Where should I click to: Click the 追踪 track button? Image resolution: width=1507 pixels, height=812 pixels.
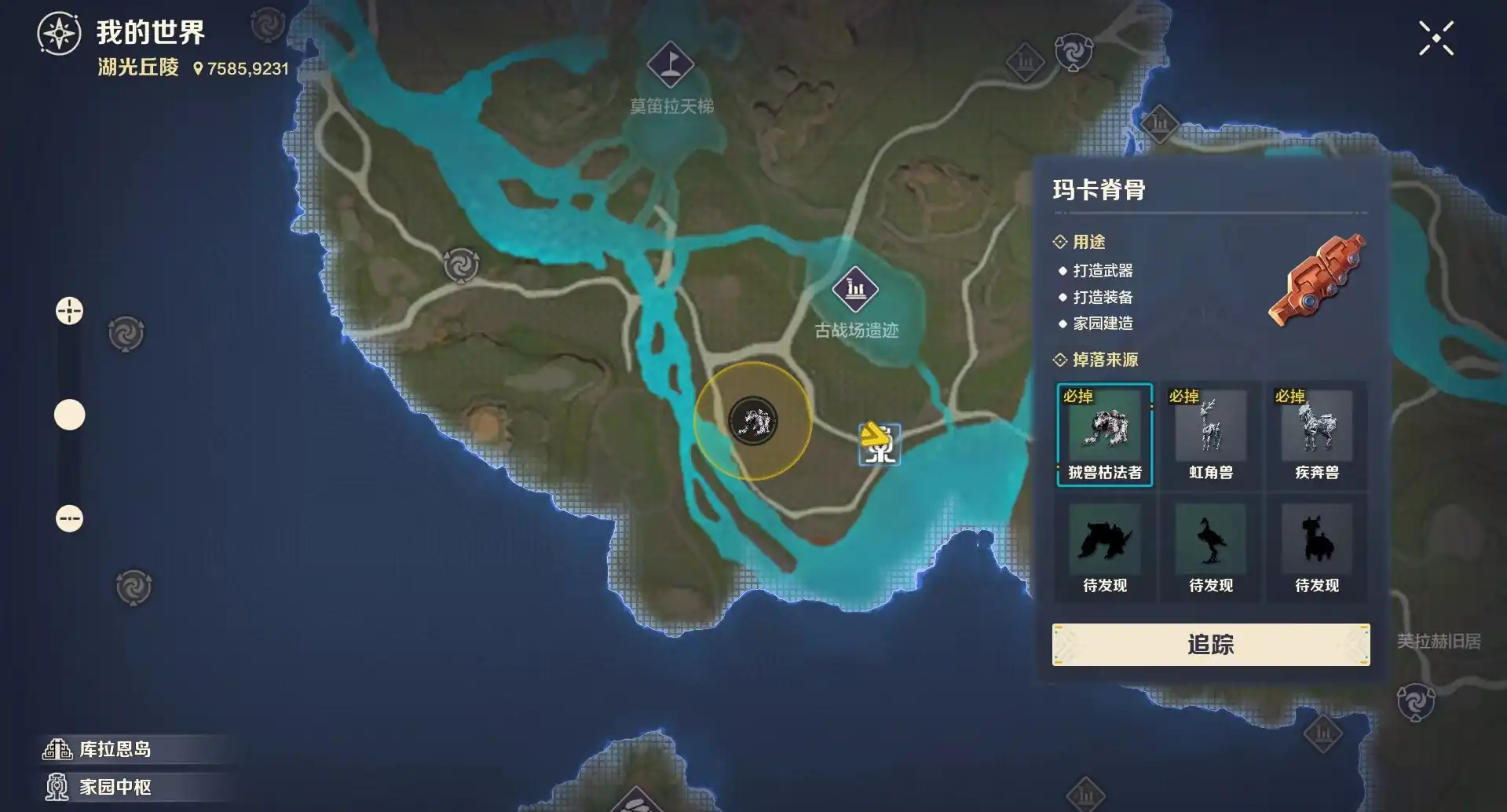point(1210,645)
